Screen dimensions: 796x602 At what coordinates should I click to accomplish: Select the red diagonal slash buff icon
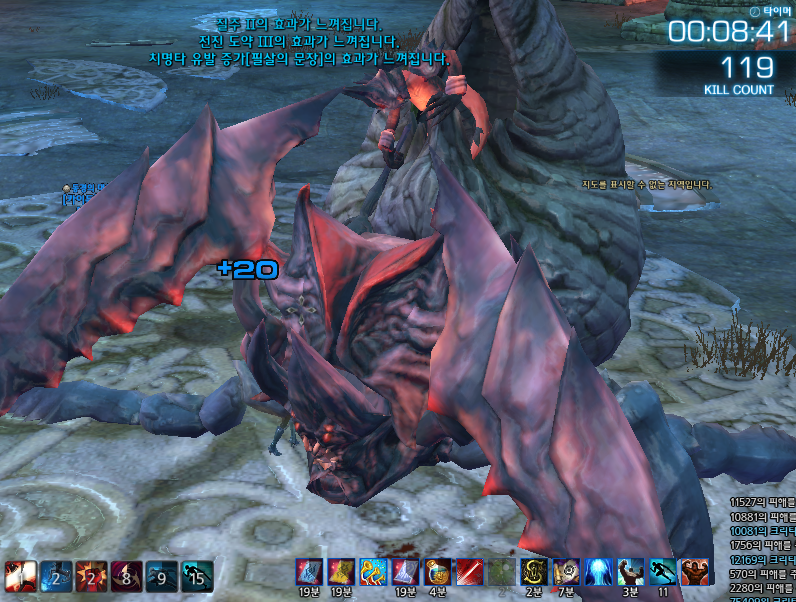(470, 572)
